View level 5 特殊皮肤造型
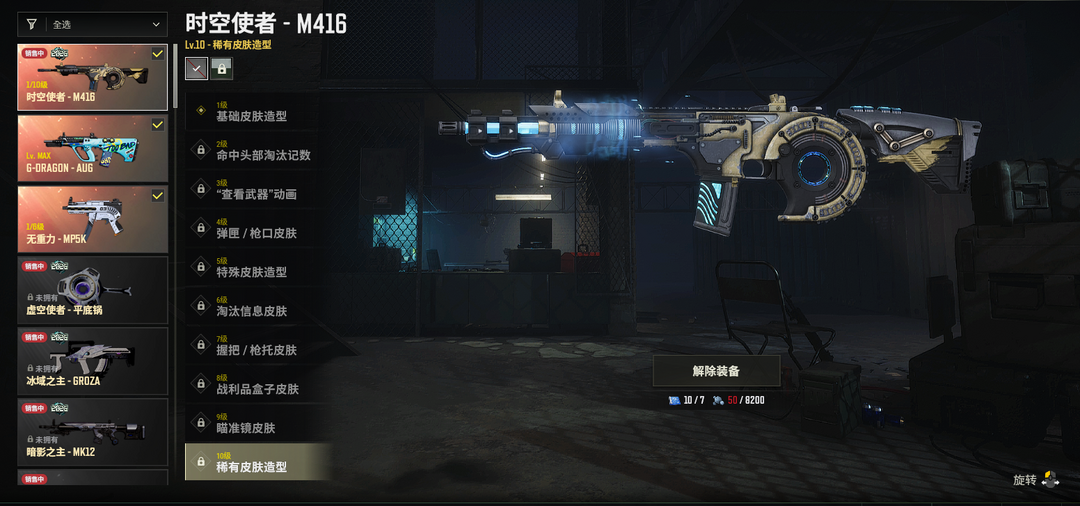Viewport: 1080px width, 506px height. click(x=256, y=267)
